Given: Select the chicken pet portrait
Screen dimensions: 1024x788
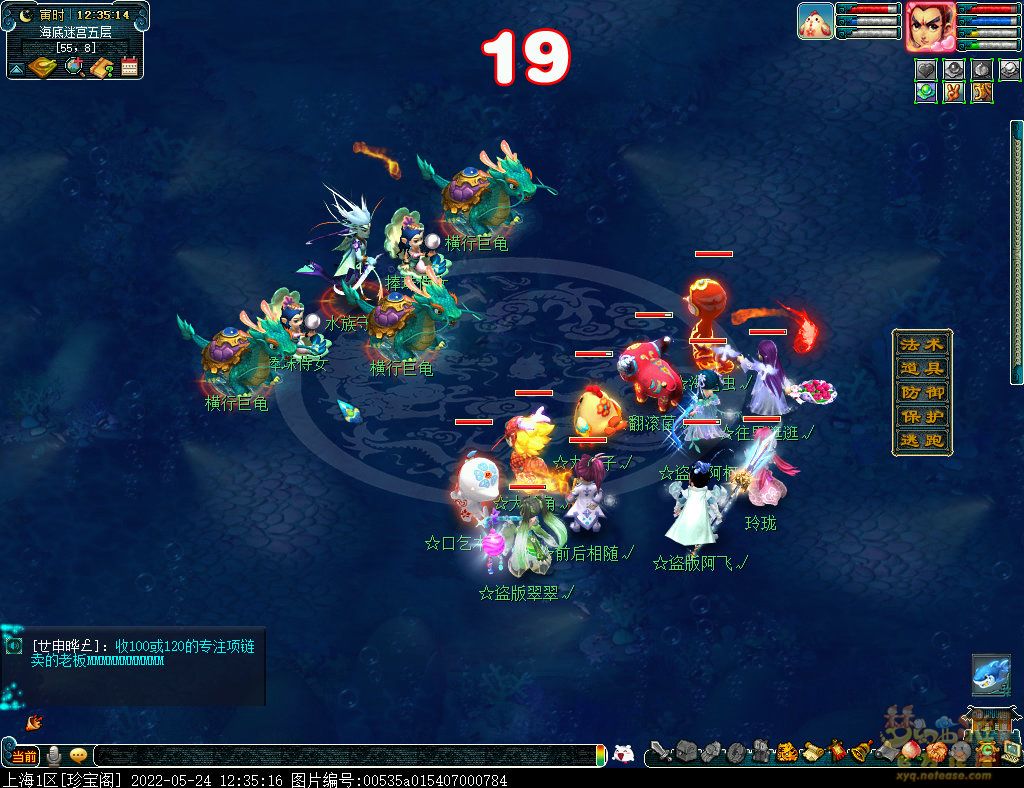Looking at the screenshot, I should [815, 21].
